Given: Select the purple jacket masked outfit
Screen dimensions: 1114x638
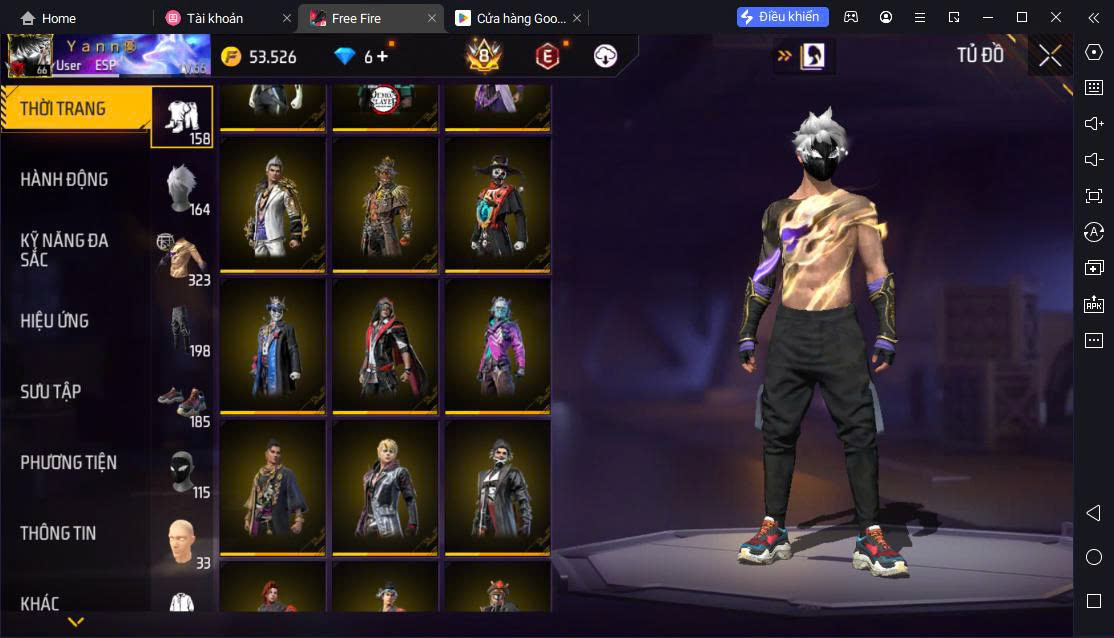Looking at the screenshot, I should [497, 345].
